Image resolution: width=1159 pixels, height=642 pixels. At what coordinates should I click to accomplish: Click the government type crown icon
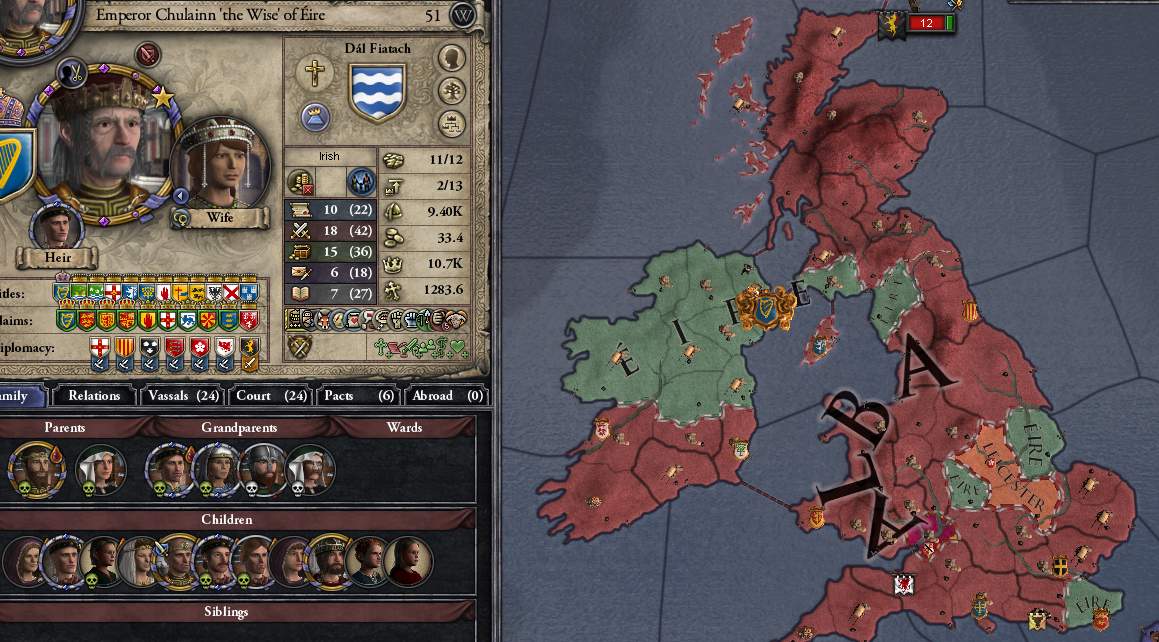[316, 116]
